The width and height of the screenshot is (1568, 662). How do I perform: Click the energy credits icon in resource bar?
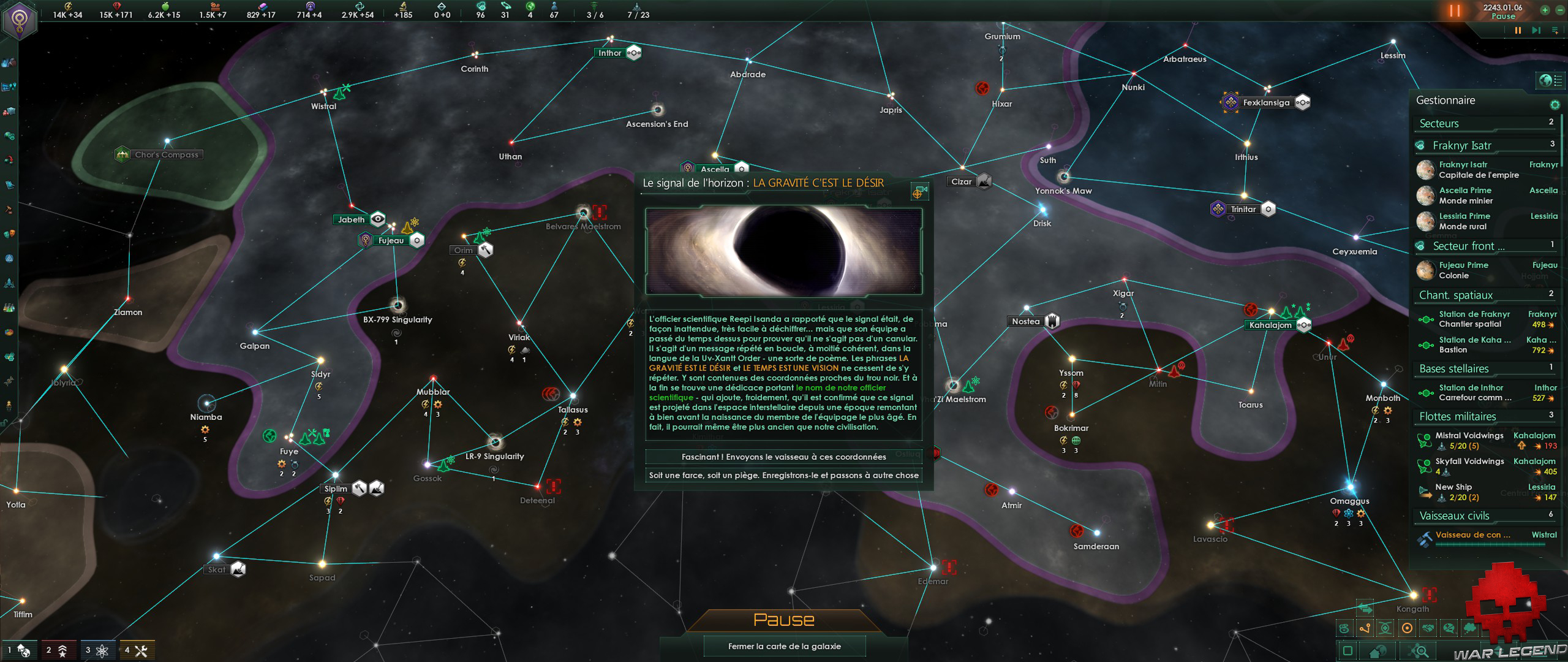68,6
